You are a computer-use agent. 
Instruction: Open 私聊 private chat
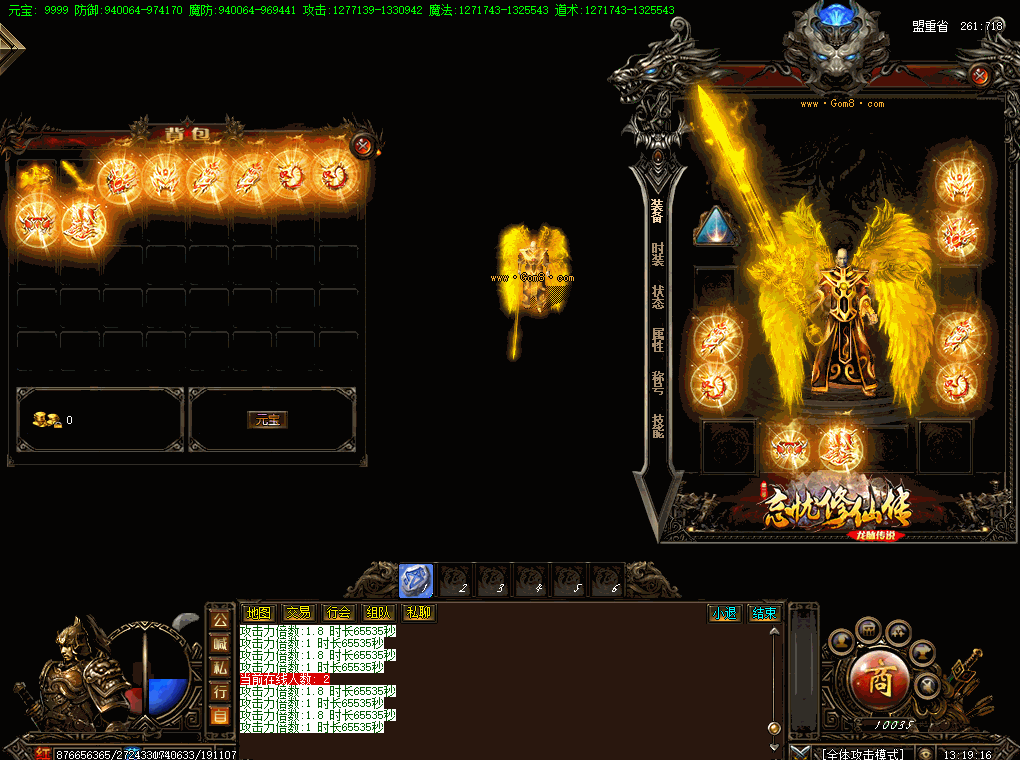coord(418,613)
